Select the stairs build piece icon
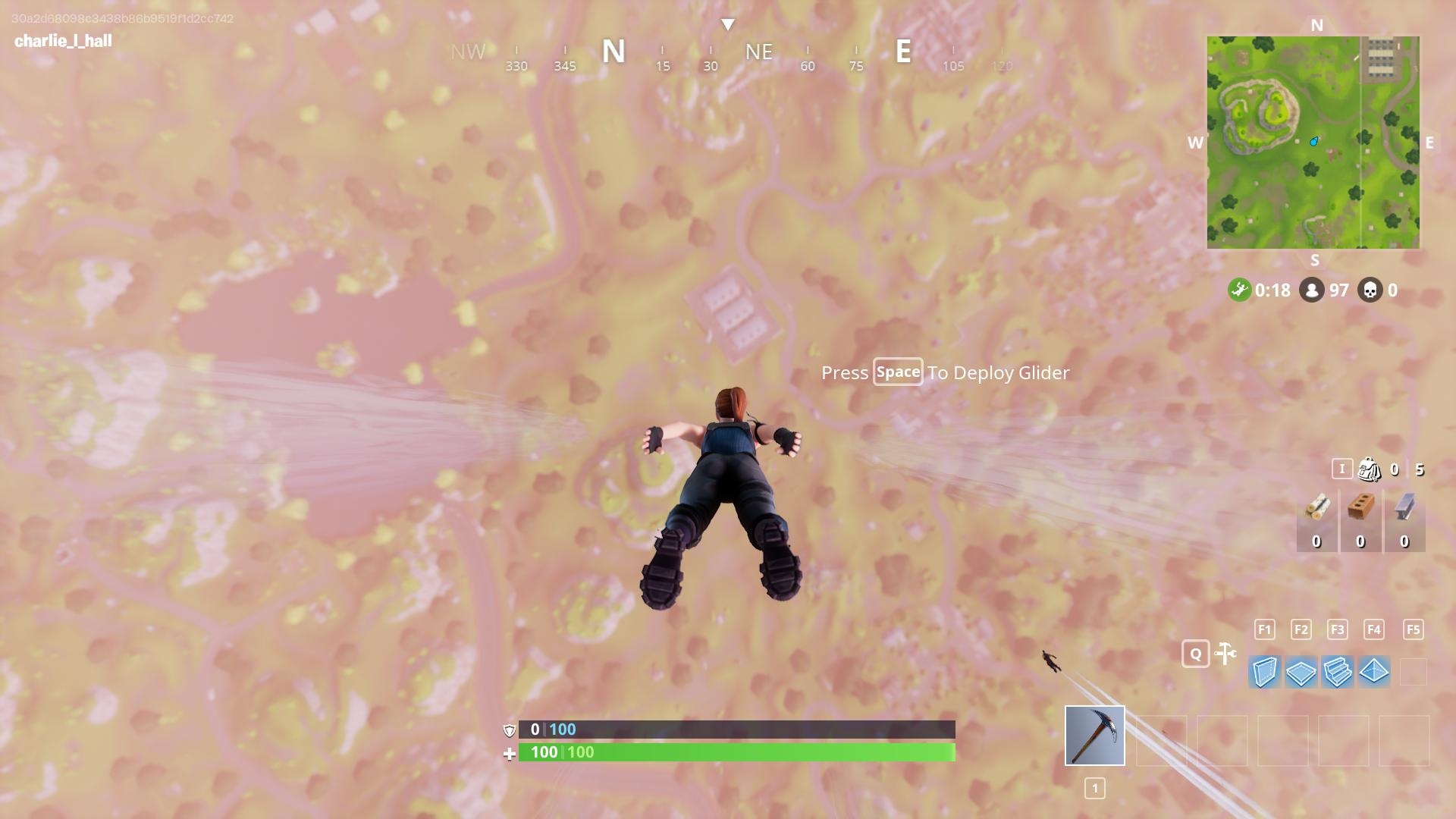 (1338, 672)
